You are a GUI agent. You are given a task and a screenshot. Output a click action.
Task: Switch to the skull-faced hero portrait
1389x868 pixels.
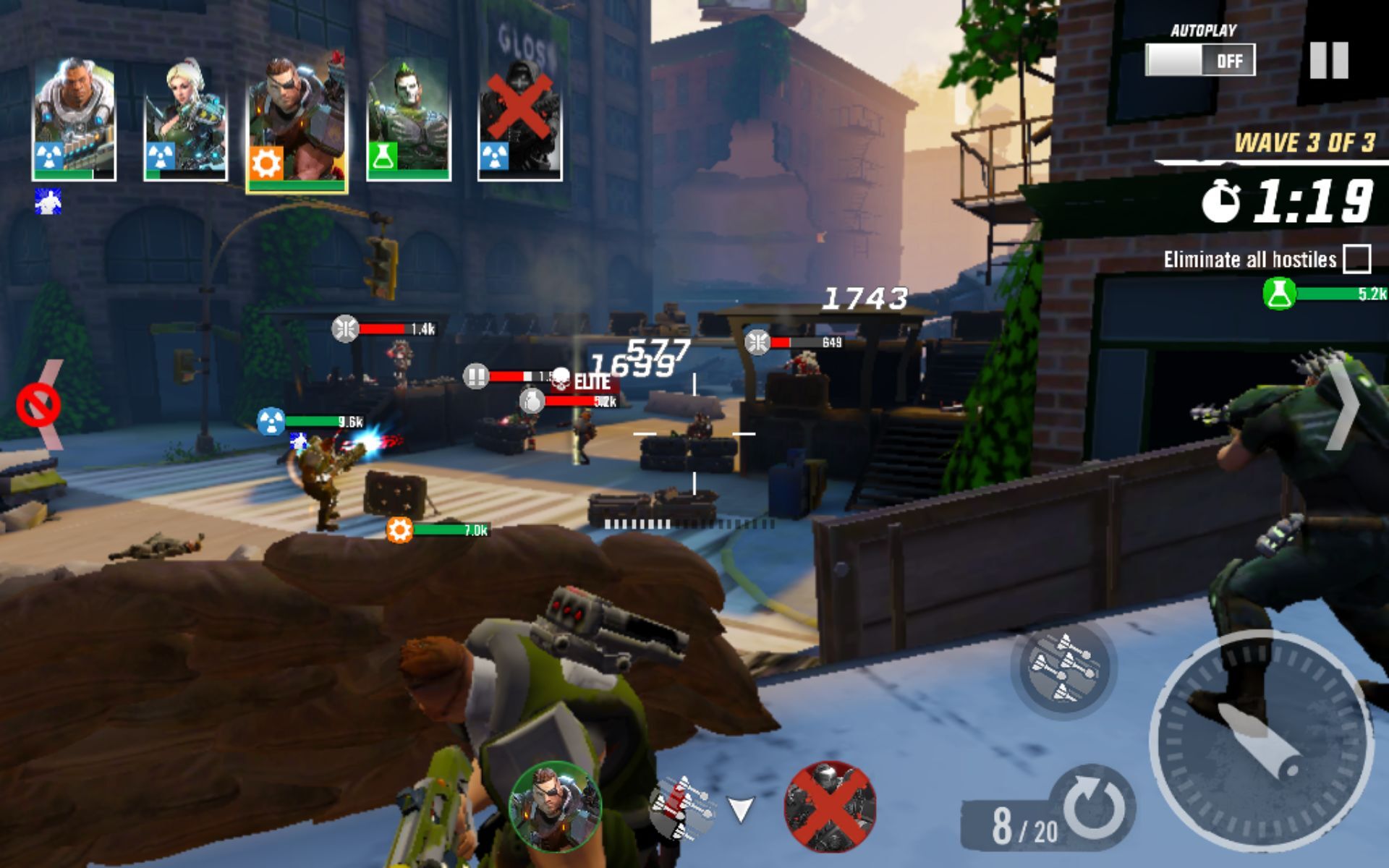point(409,112)
